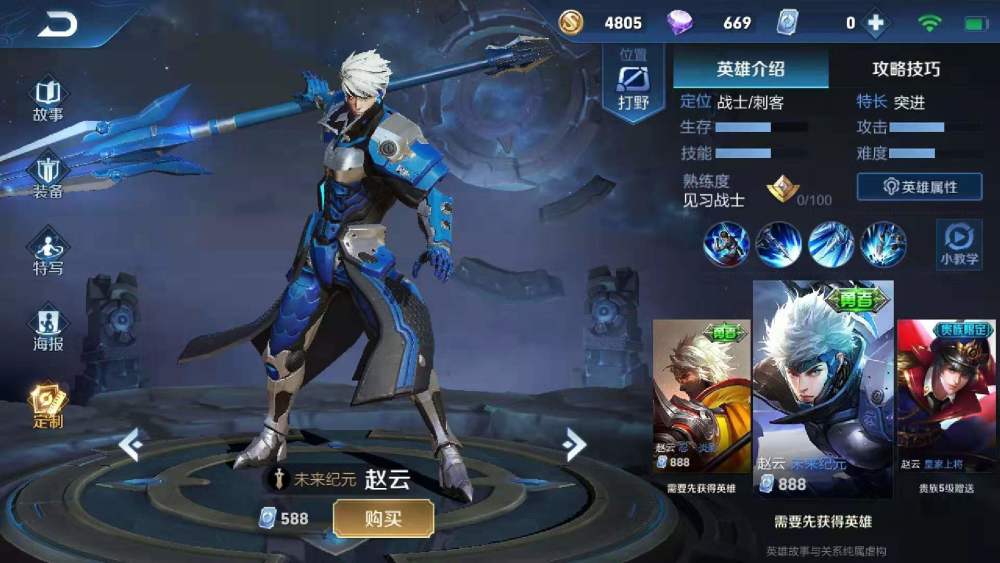Open the 定制 customization section
1000x563 pixels.
click(x=48, y=405)
